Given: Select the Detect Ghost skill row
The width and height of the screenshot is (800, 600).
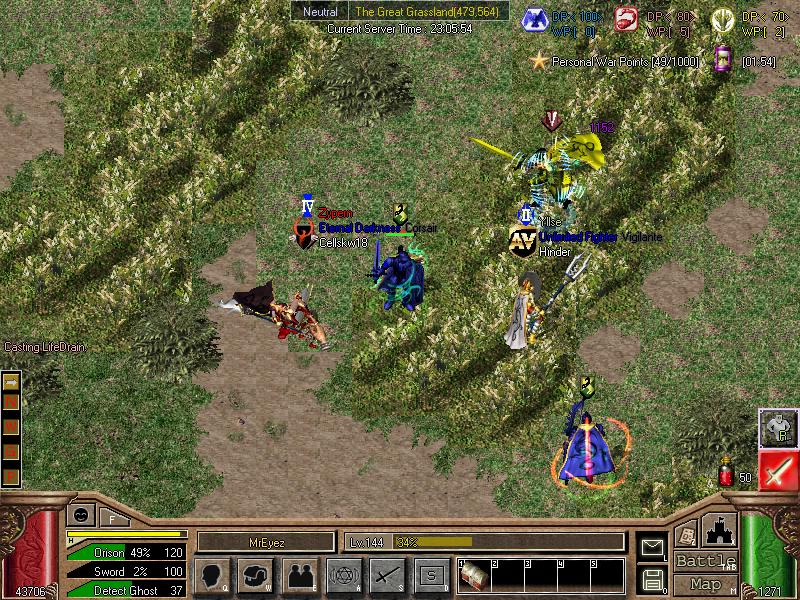Looking at the screenshot, I should pyautogui.click(x=130, y=590).
